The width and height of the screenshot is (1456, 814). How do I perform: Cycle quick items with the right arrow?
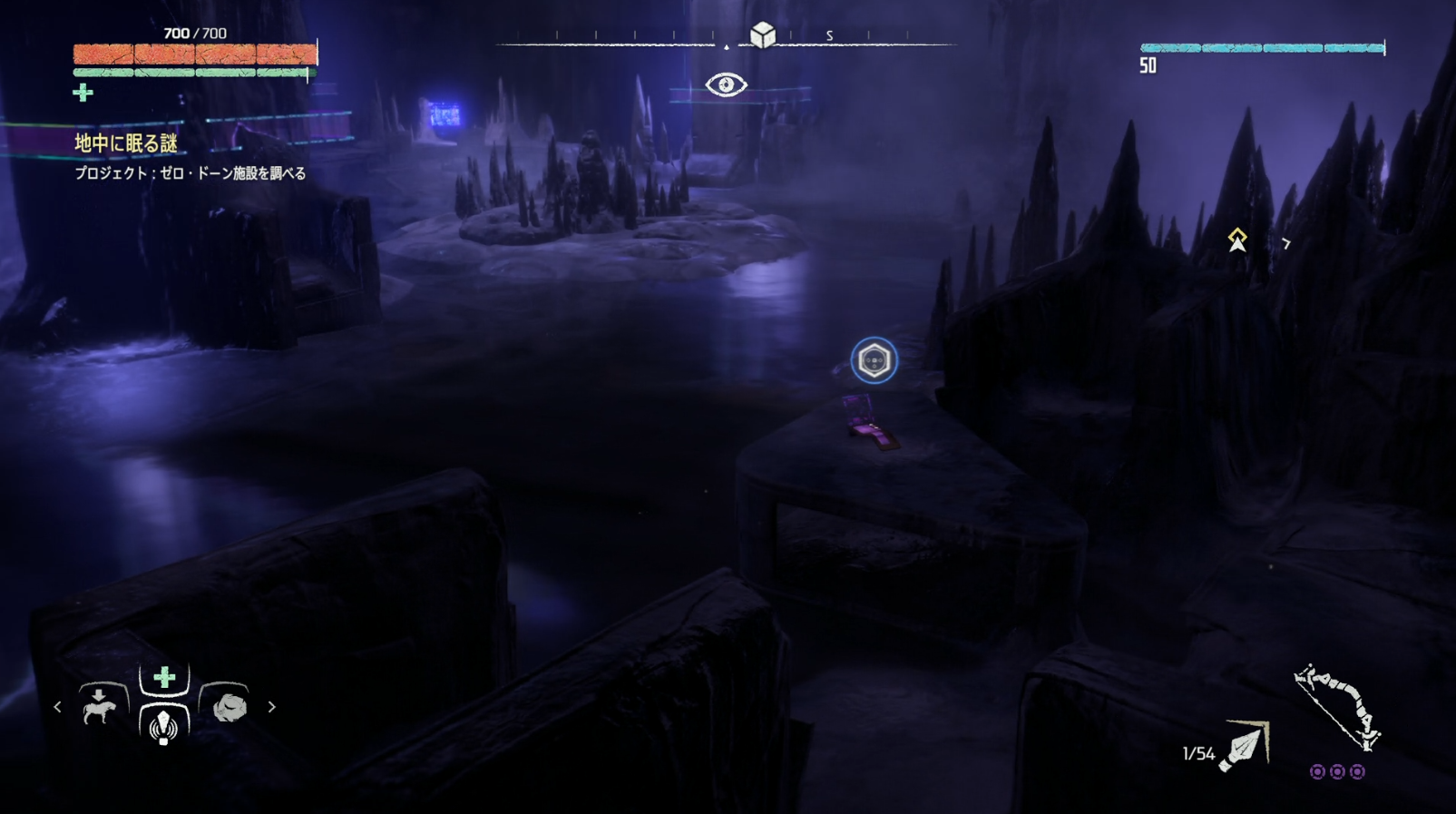[271, 706]
